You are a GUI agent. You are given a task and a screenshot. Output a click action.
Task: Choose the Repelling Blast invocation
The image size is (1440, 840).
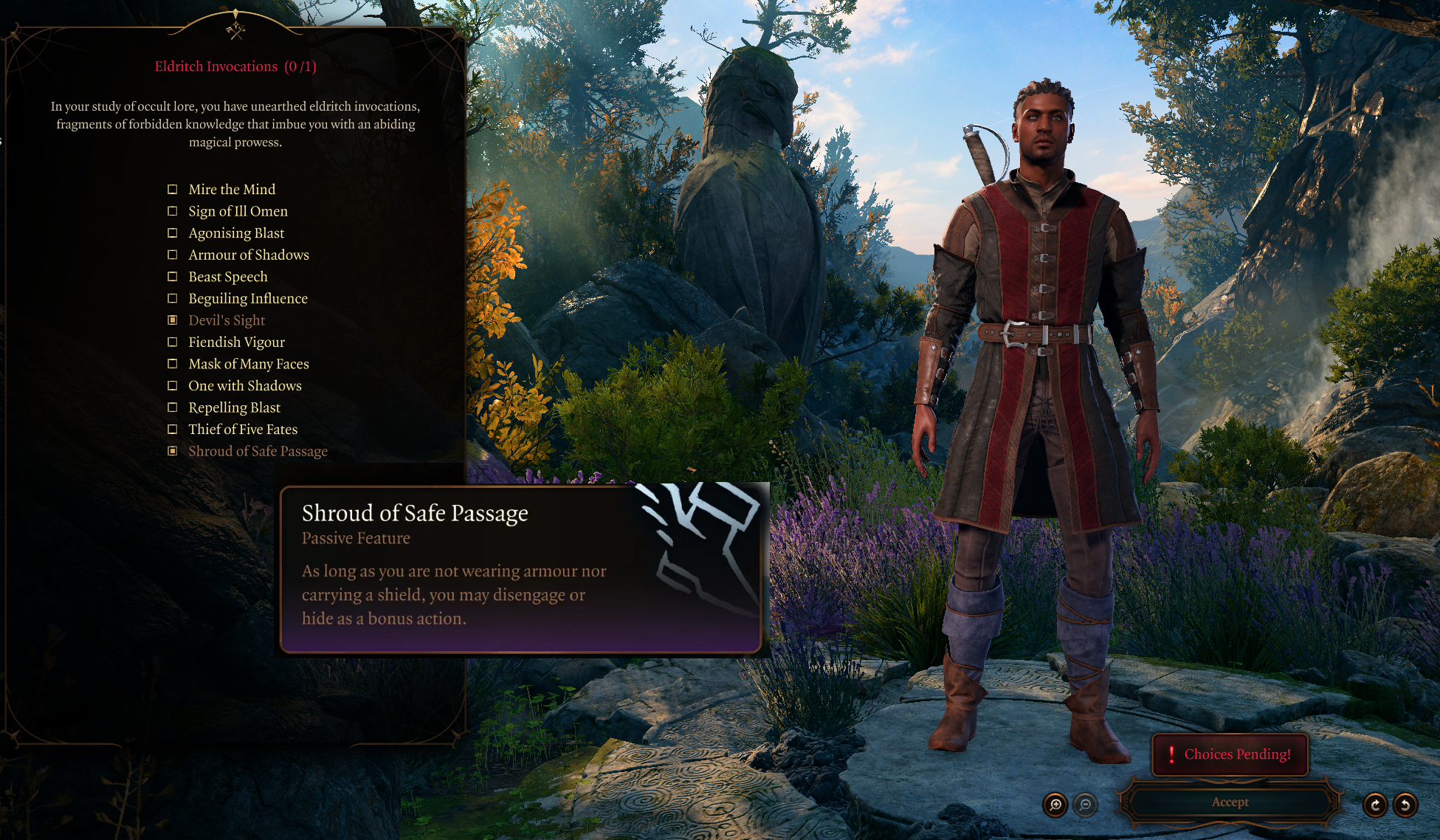[234, 407]
